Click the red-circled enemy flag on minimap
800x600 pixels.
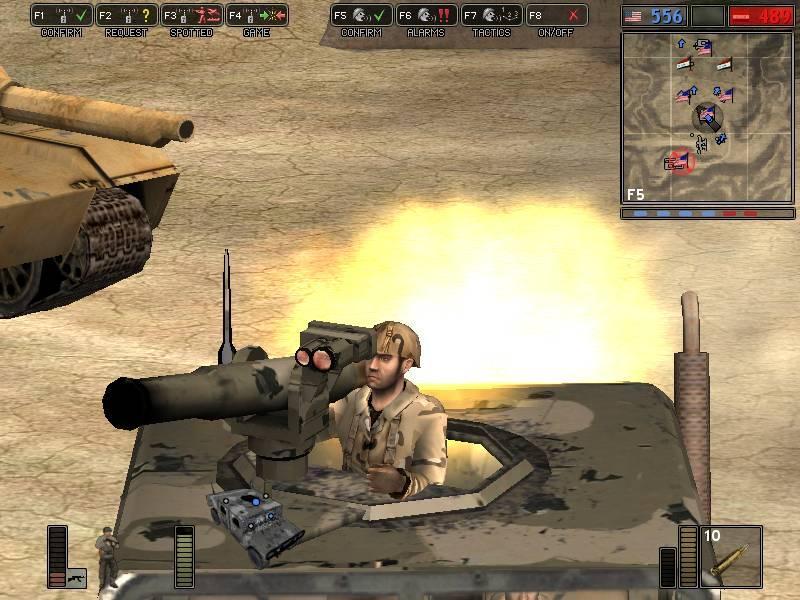(681, 161)
